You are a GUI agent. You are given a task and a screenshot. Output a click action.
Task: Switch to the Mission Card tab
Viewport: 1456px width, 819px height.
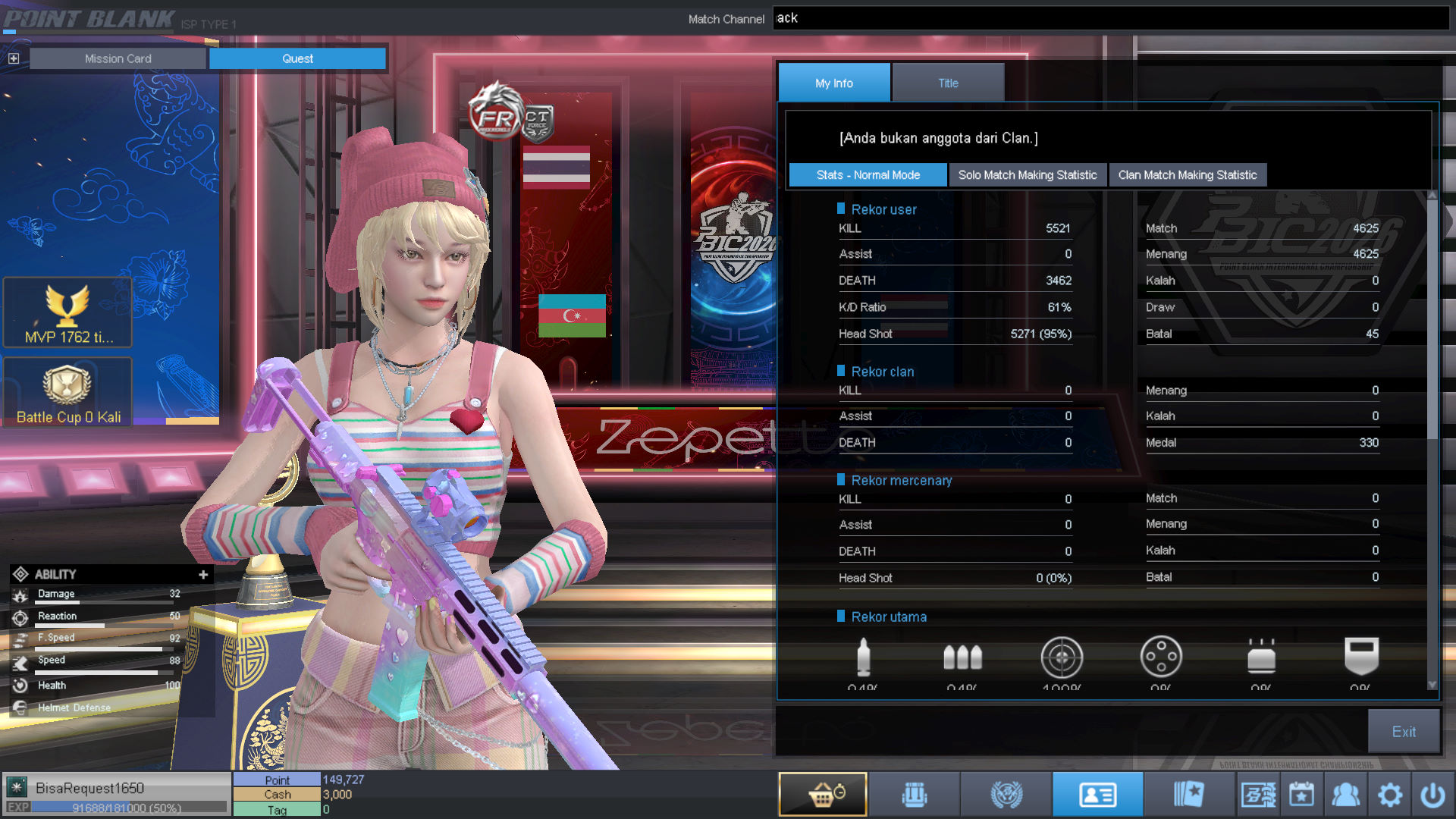pyautogui.click(x=118, y=58)
